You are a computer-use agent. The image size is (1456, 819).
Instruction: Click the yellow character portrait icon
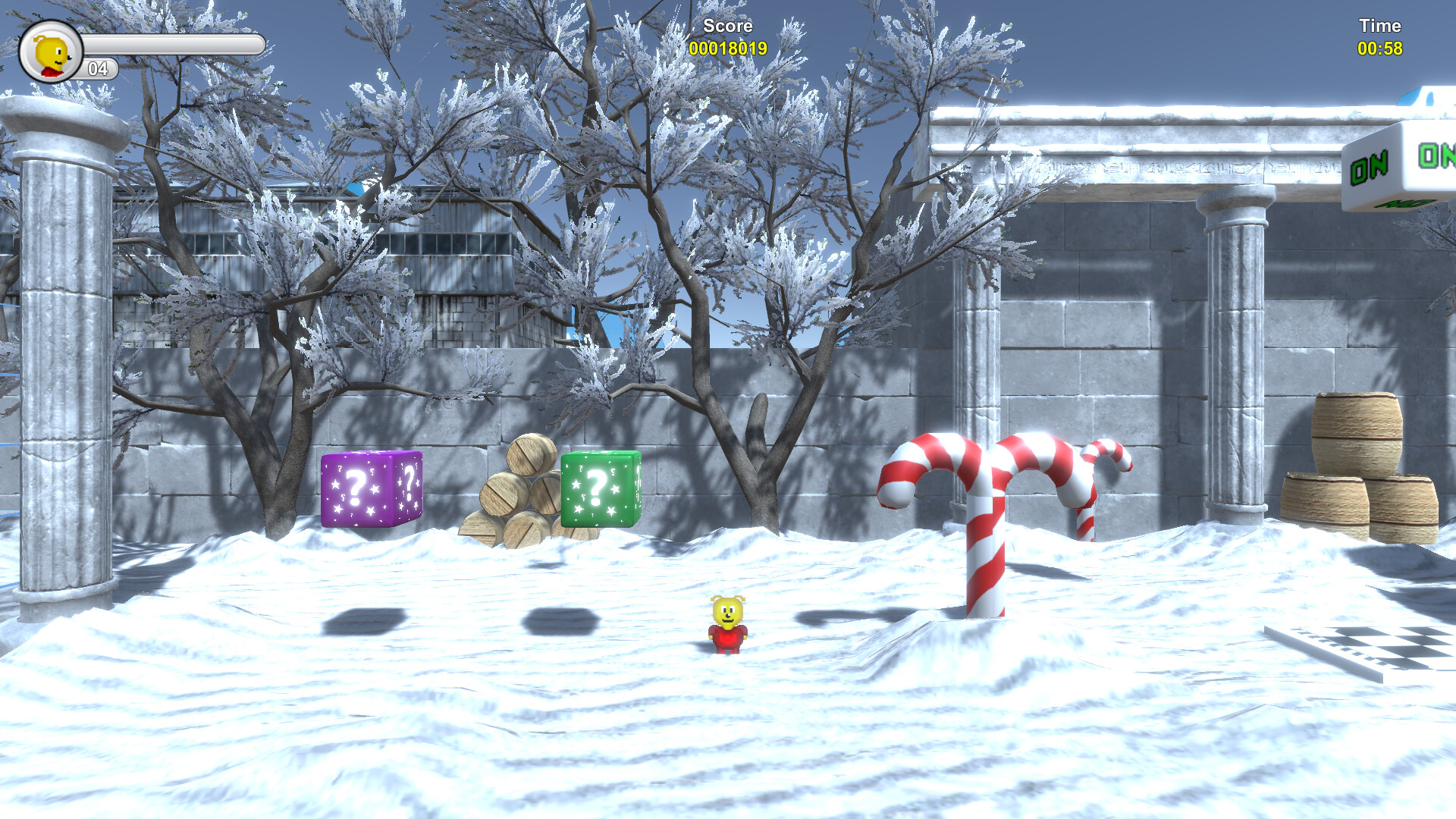[52, 49]
